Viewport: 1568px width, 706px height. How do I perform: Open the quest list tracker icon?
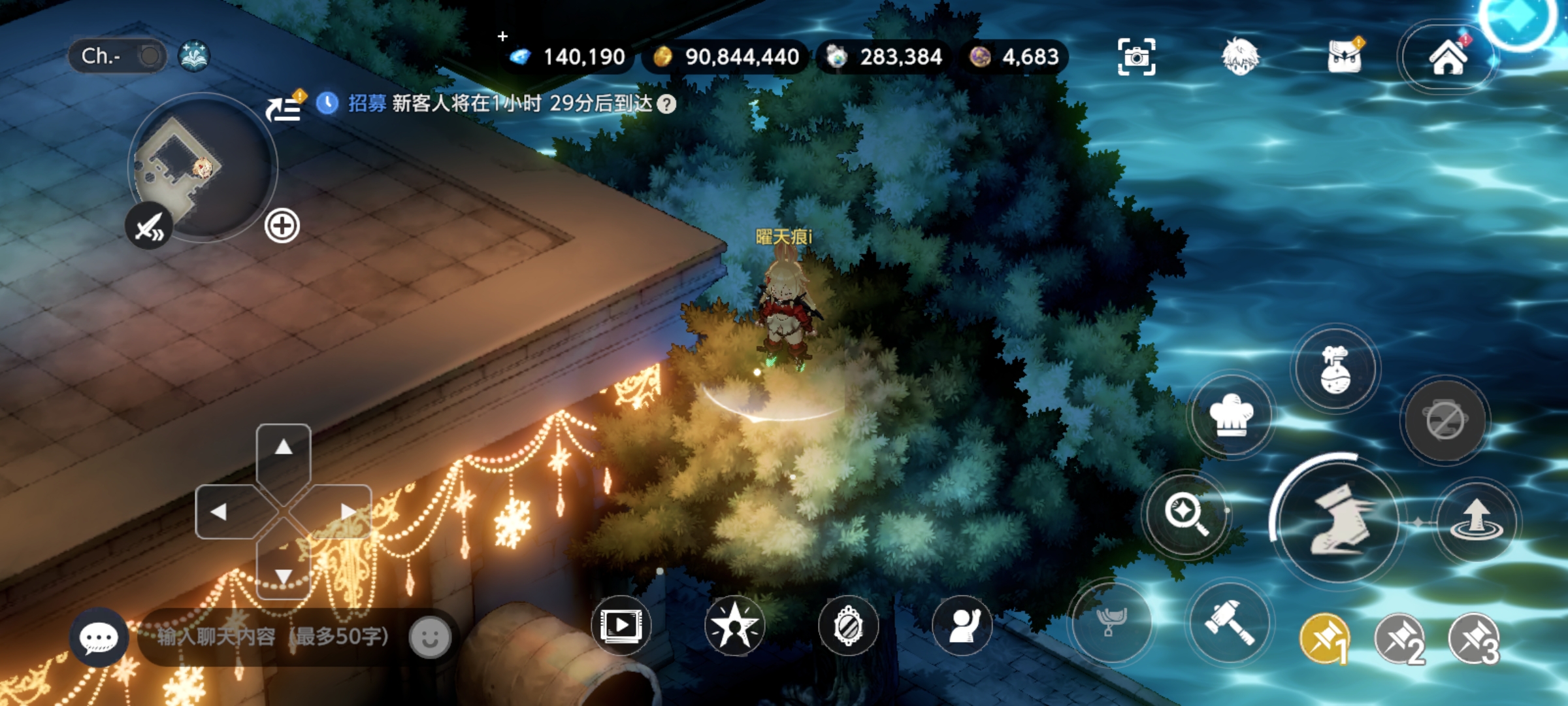(284, 107)
